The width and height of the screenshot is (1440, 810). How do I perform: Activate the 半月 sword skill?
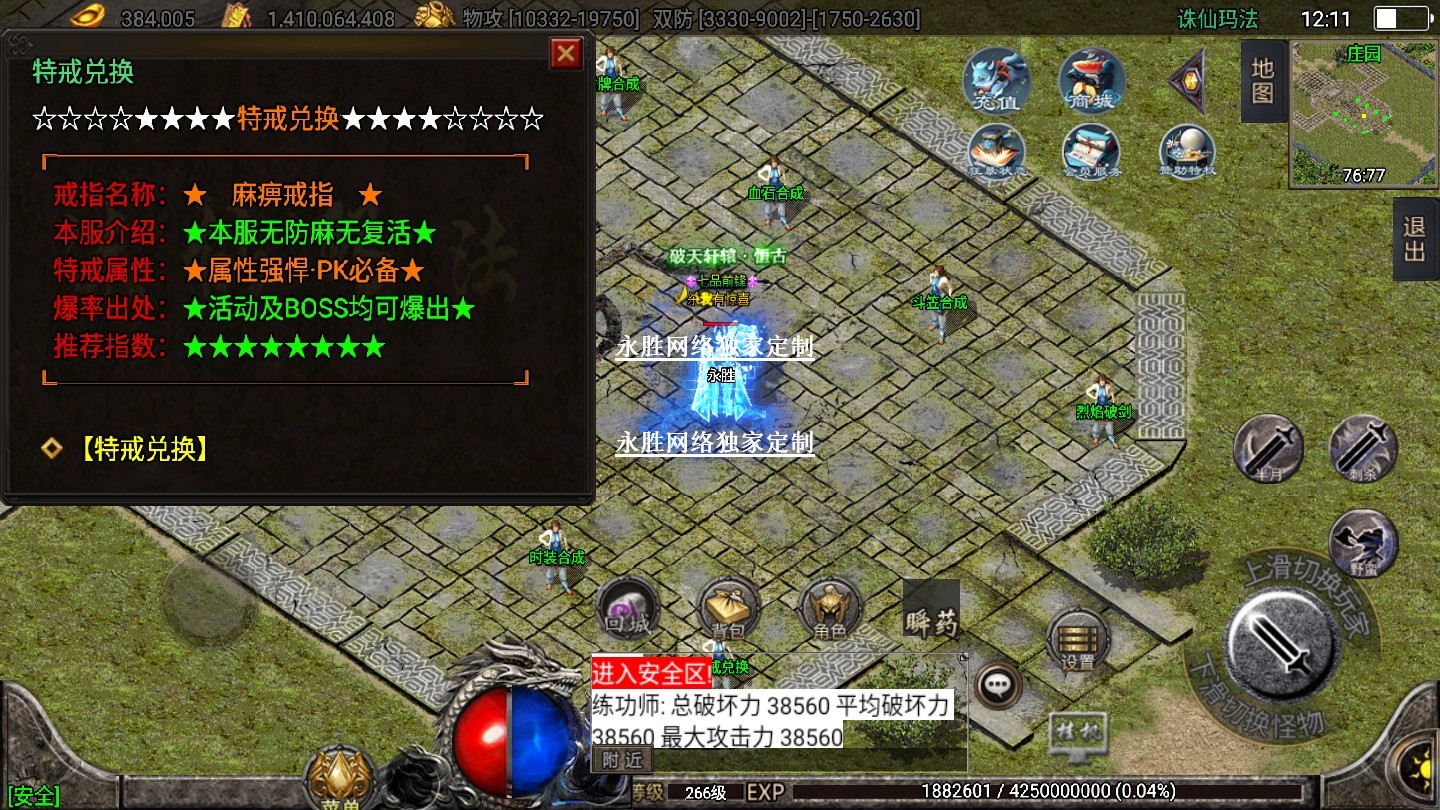[1268, 448]
